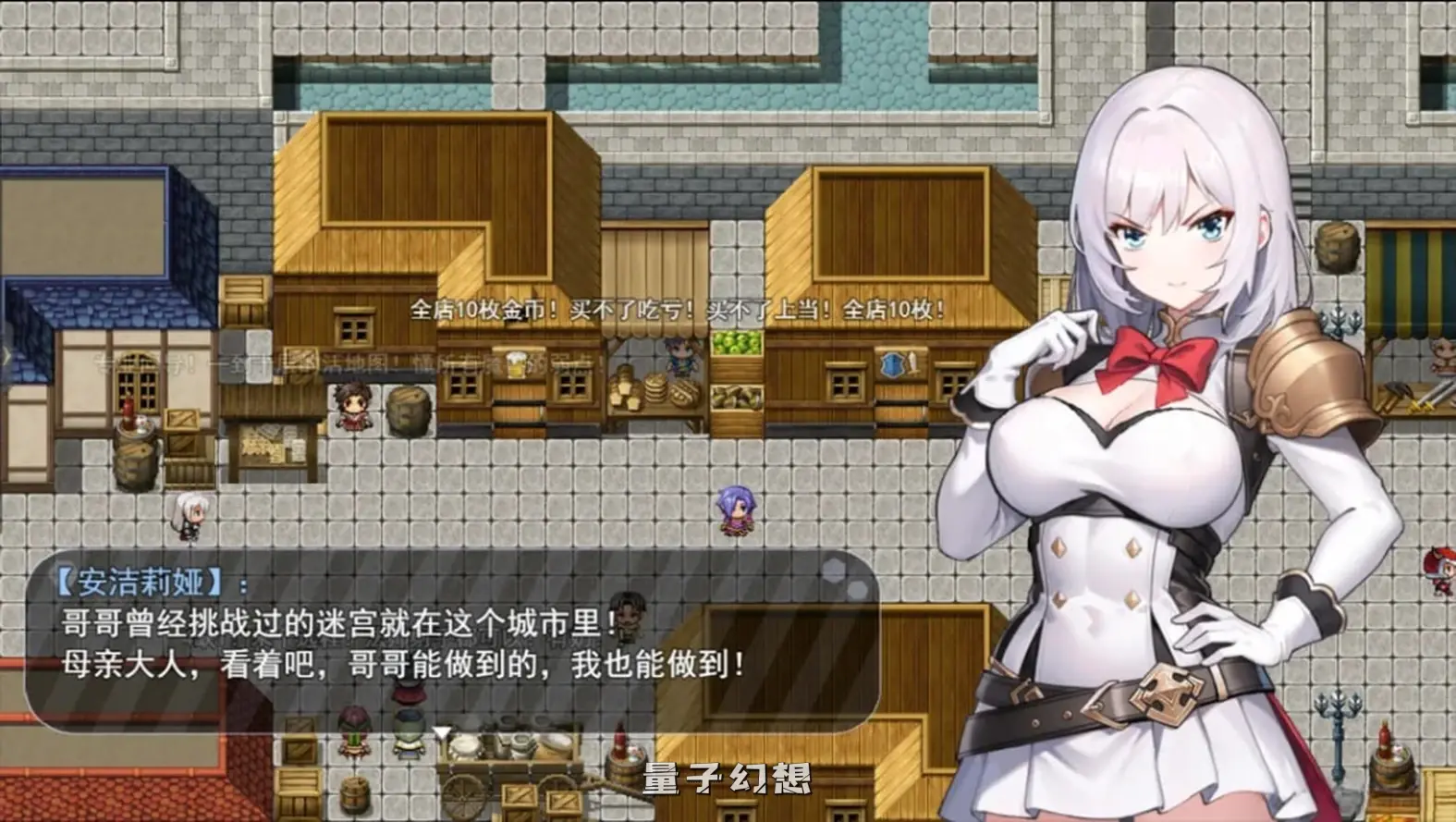Click the beer mug tavern sign
Image resolution: width=1456 pixels, height=822 pixels.
[x=518, y=362]
